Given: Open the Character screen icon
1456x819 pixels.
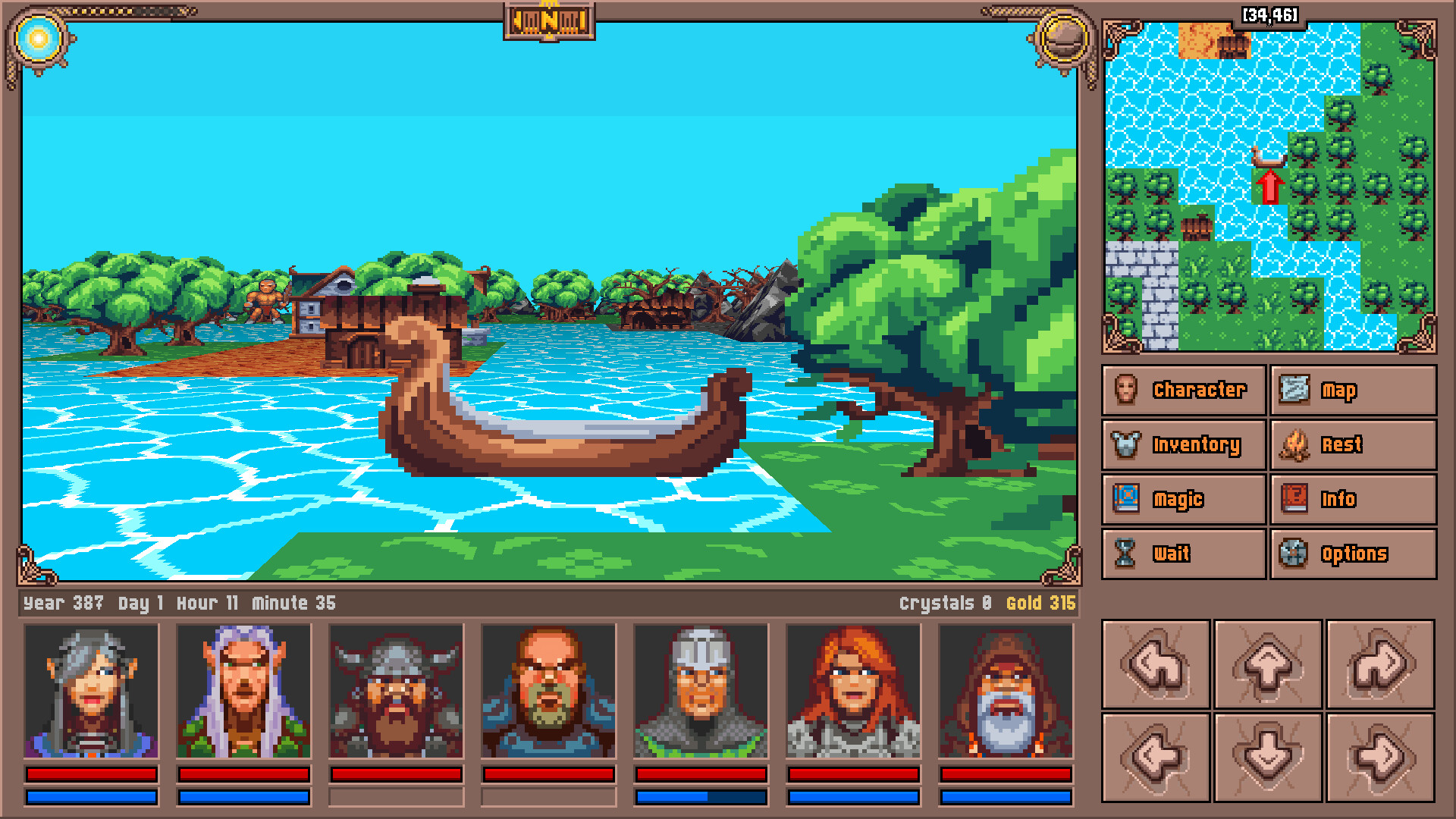Looking at the screenshot, I should 1128,390.
